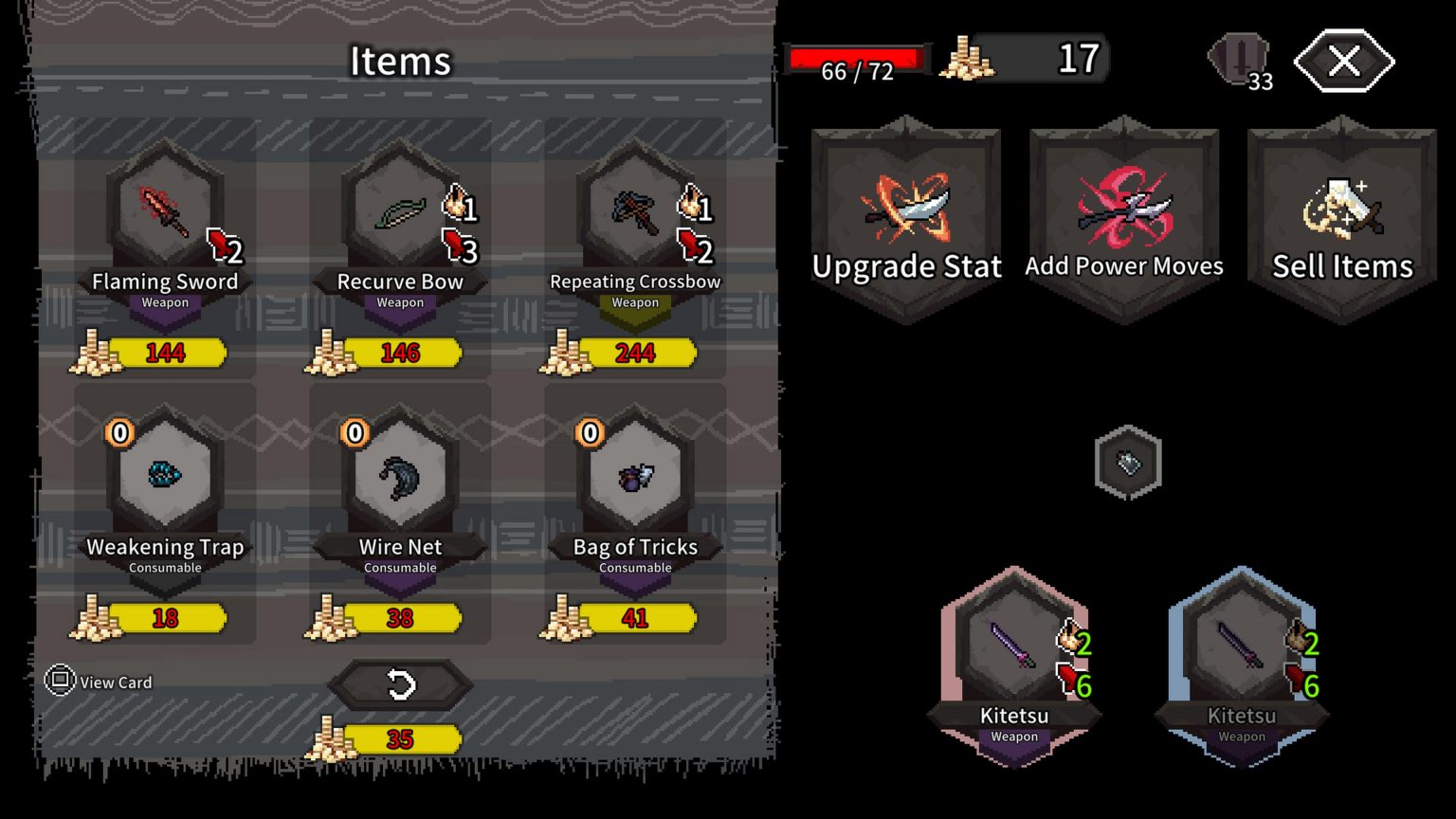Click the Wire Net consumable icon
This screenshot has height=819, width=1456.
399,476
